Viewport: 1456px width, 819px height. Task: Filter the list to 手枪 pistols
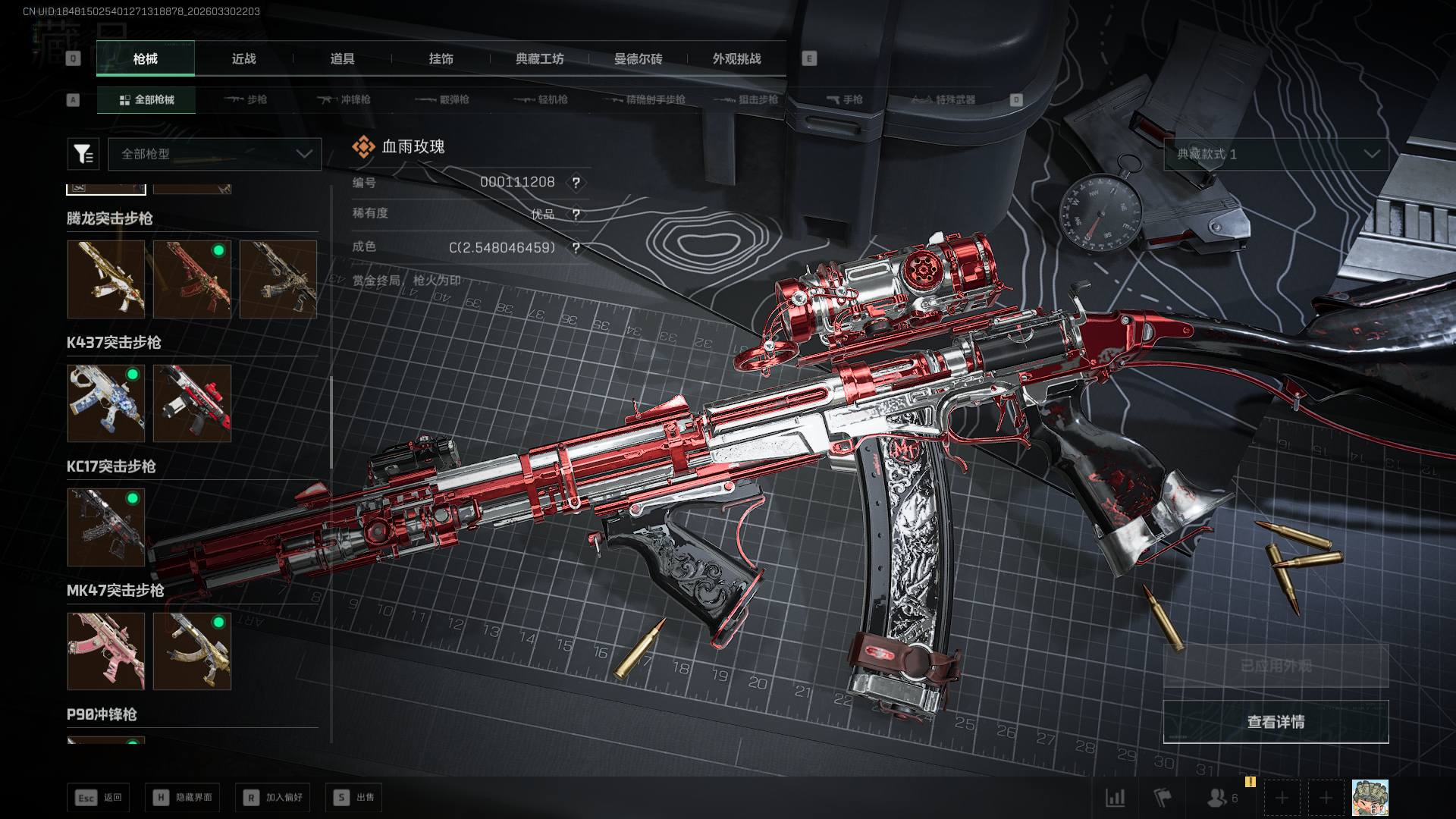[x=844, y=99]
